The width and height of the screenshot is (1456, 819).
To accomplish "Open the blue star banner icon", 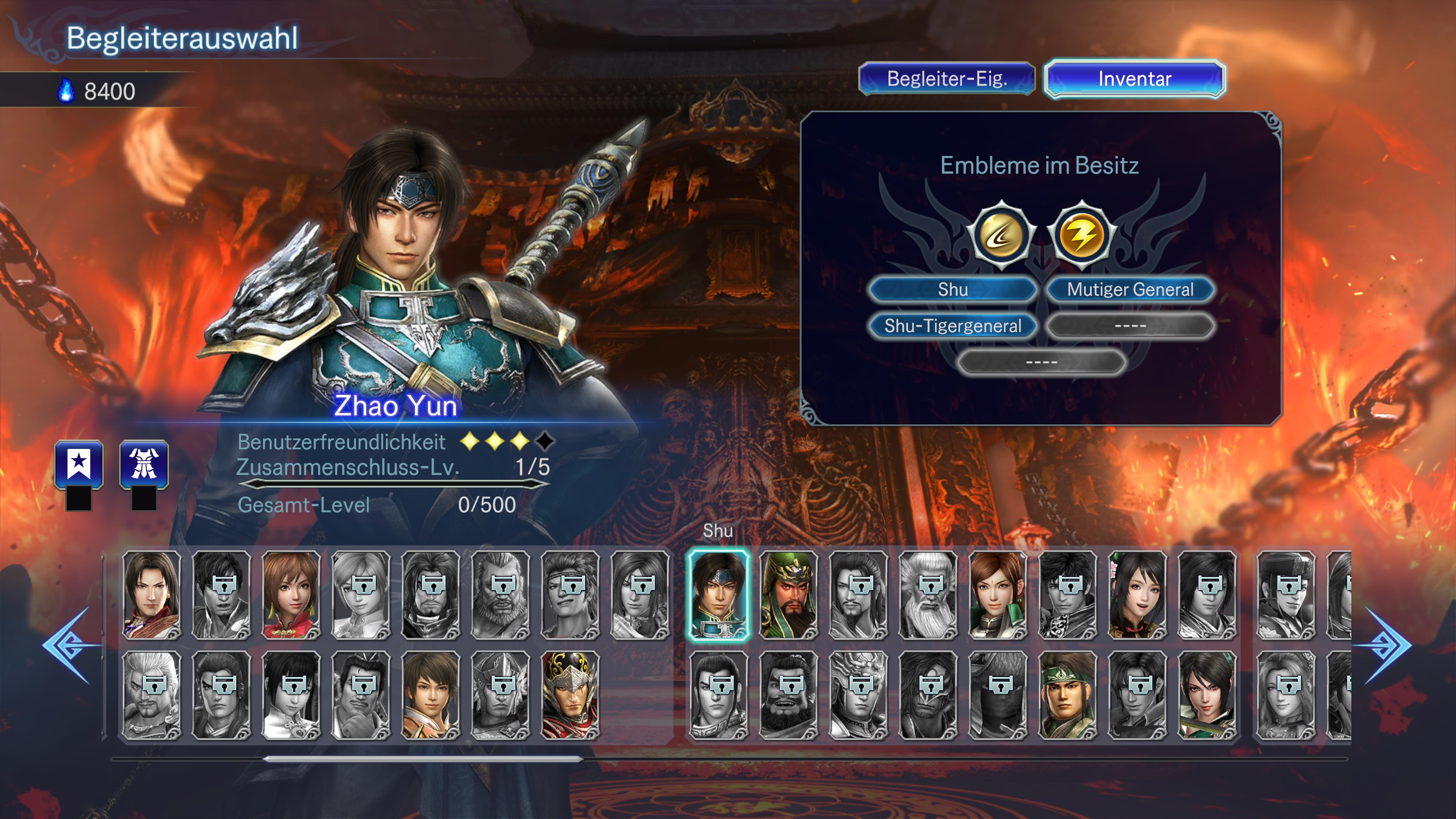I will click(x=79, y=464).
